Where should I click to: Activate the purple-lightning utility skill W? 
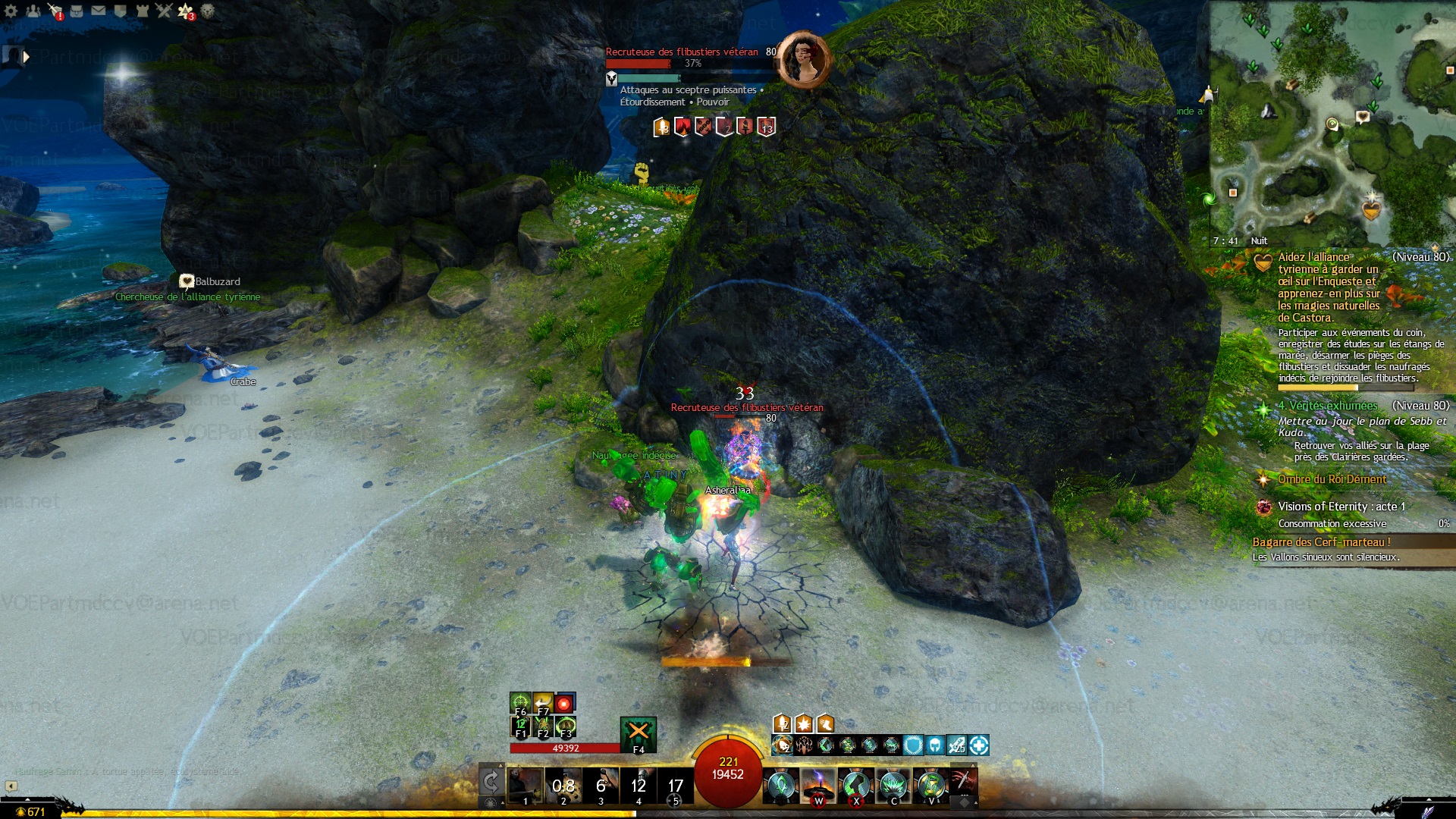818,785
